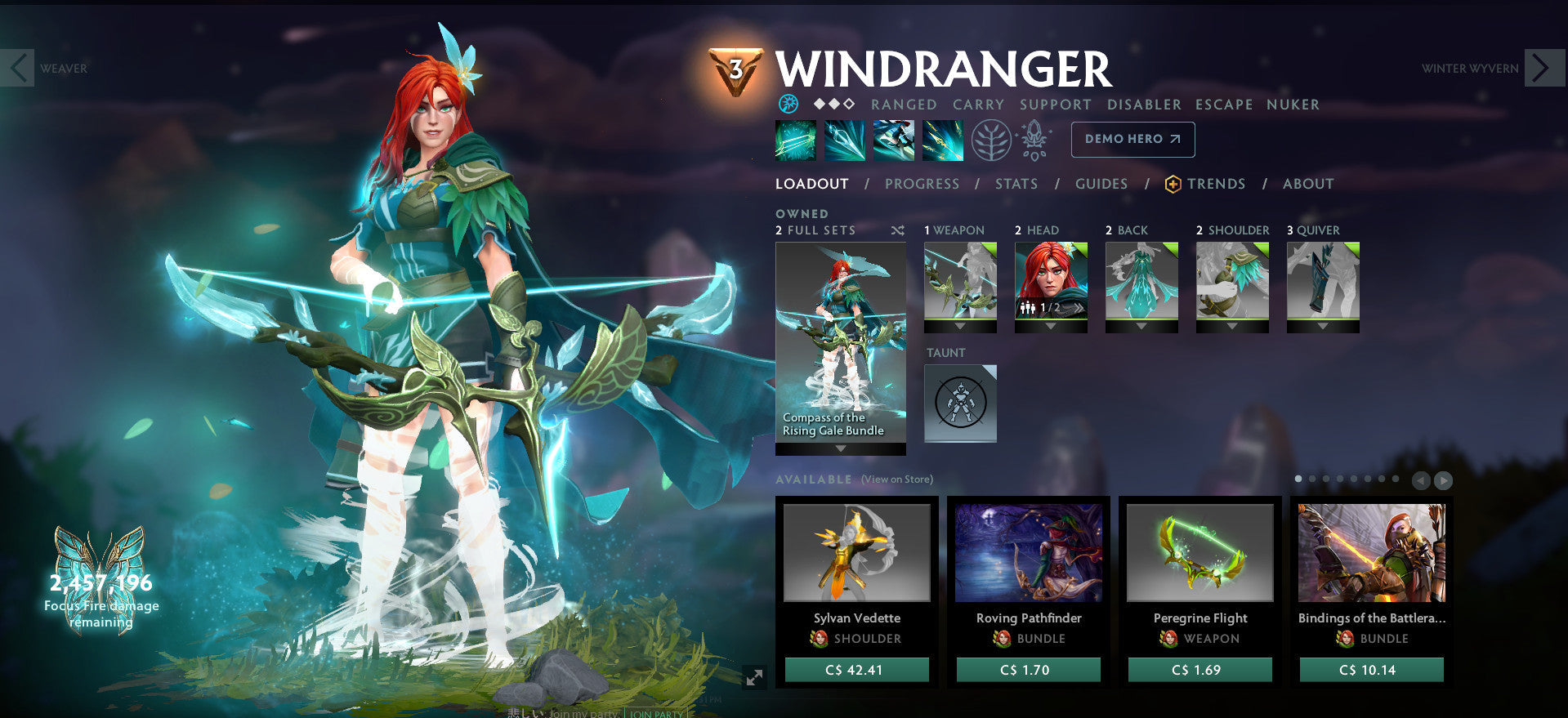Expand the Compass of the Rising Gale bundle
1568x718 pixels.
[x=839, y=447]
